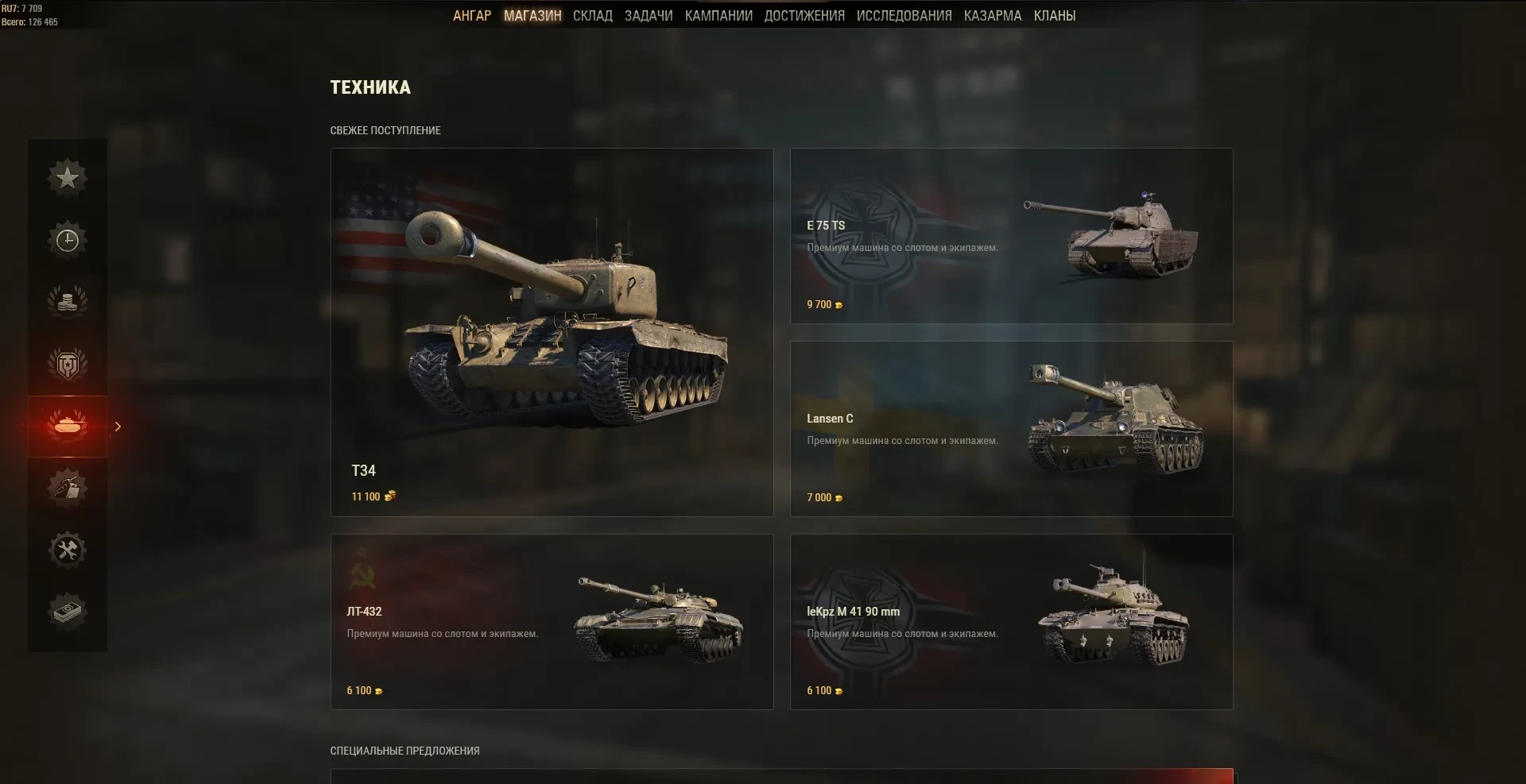Open the coin stack shop category
The image size is (1526, 784).
68,302
